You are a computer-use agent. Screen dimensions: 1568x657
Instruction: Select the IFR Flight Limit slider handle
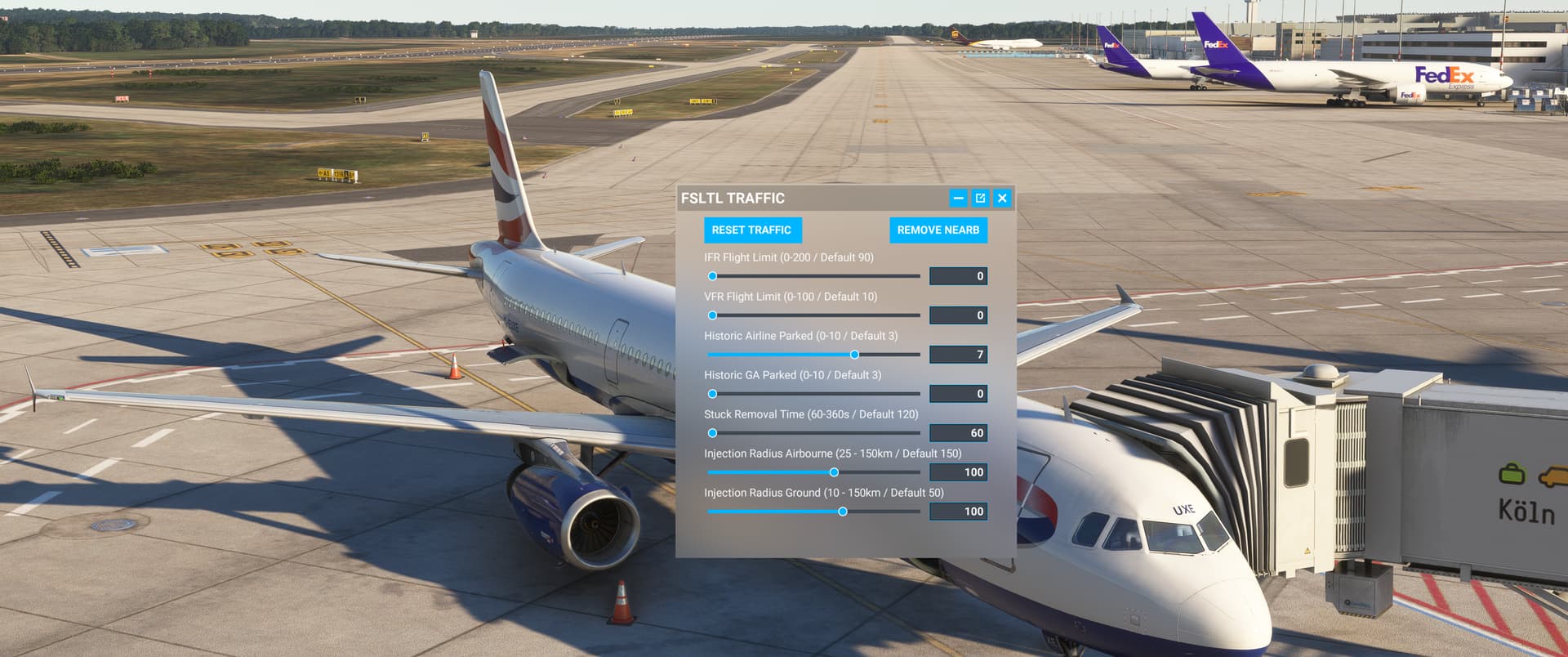click(x=711, y=276)
